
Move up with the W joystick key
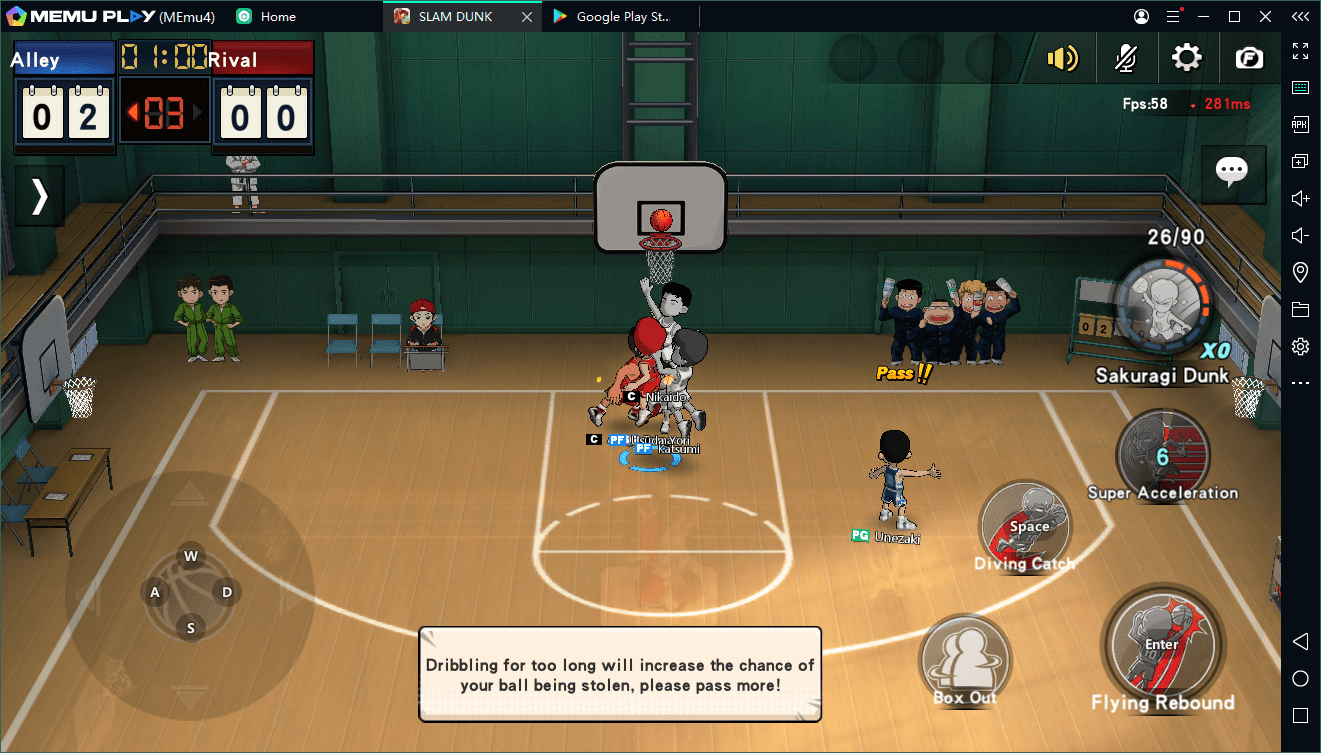click(191, 556)
